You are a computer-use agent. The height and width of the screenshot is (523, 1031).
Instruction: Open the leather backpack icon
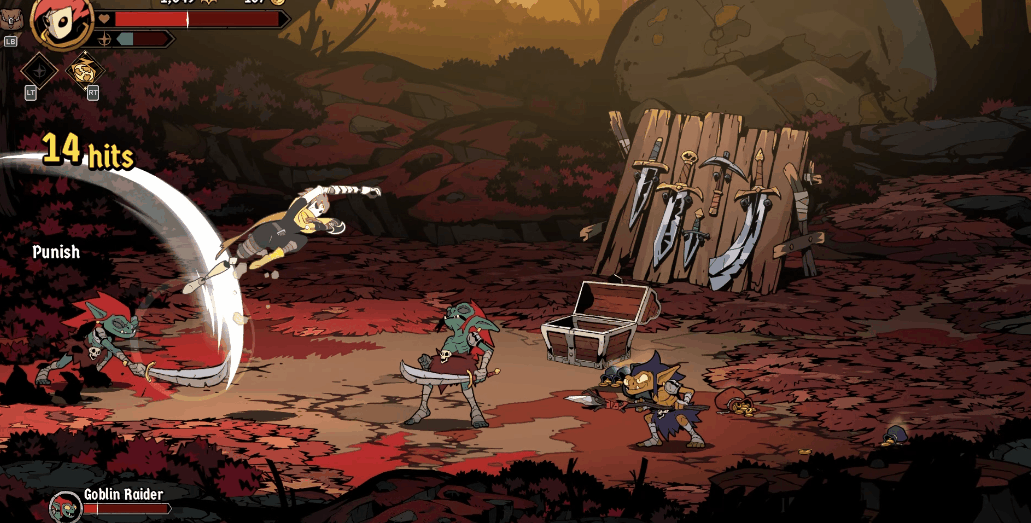coord(11,19)
